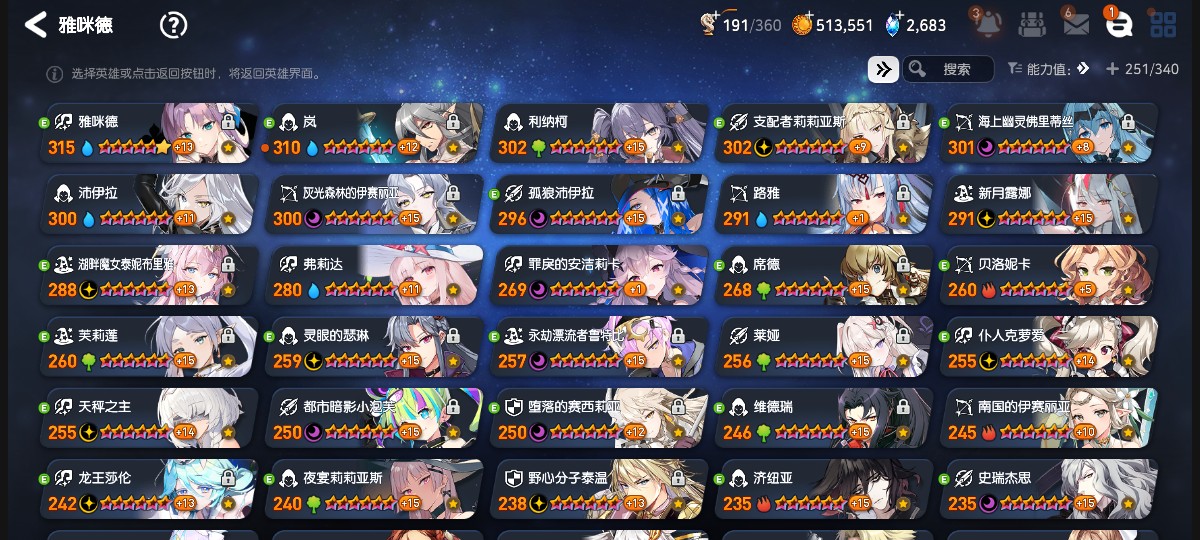
Task: Go back using the arrow by 雅咪德
Action: [x=36, y=25]
